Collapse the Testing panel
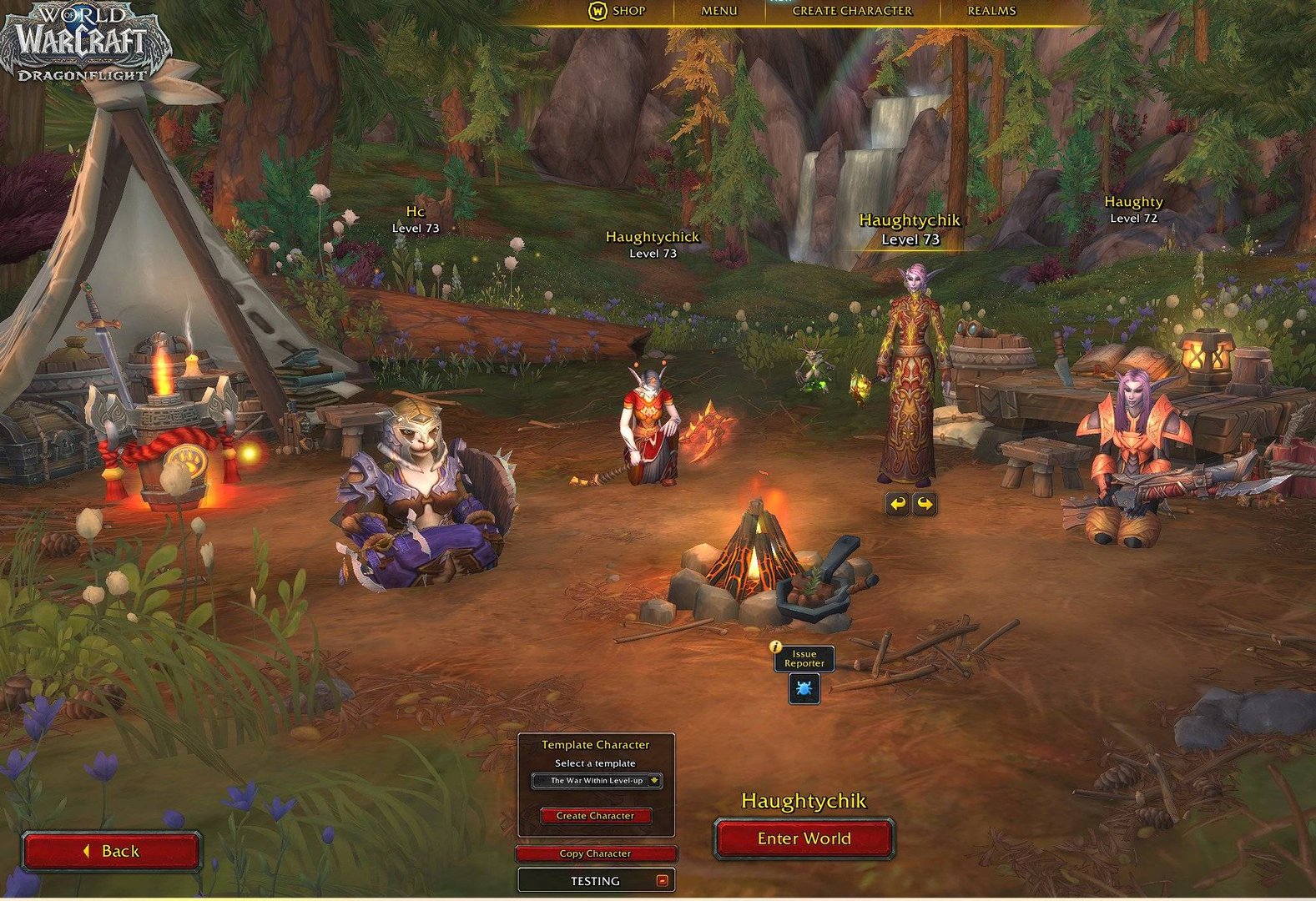Screen dimensions: 1316x901 [663, 880]
